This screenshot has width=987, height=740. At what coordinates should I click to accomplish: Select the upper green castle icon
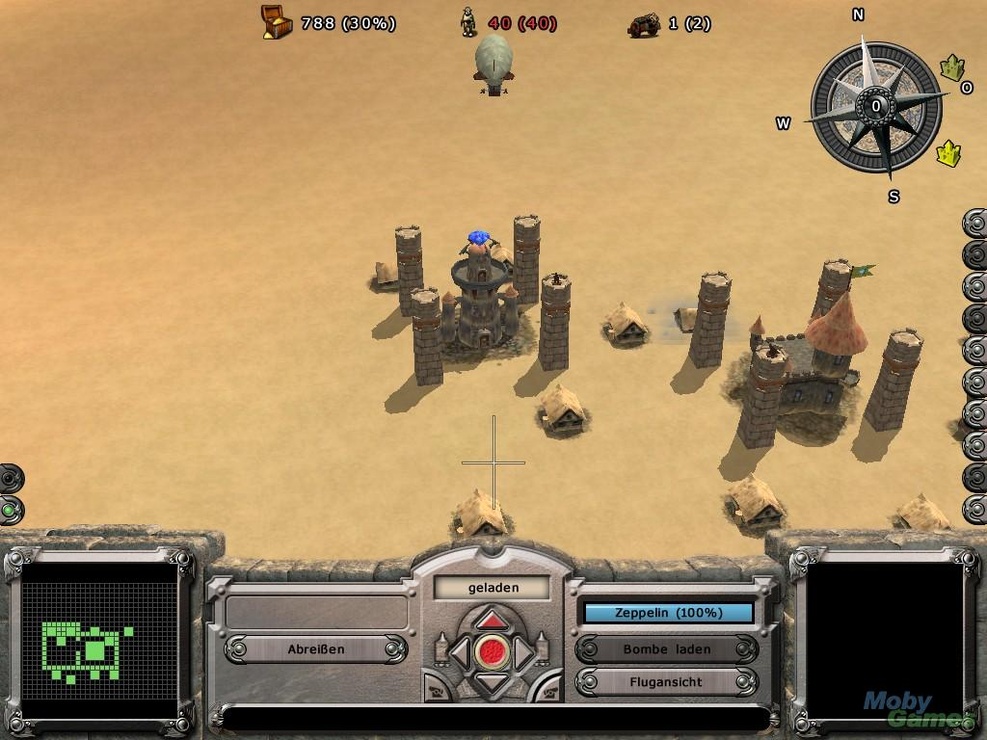click(x=951, y=68)
